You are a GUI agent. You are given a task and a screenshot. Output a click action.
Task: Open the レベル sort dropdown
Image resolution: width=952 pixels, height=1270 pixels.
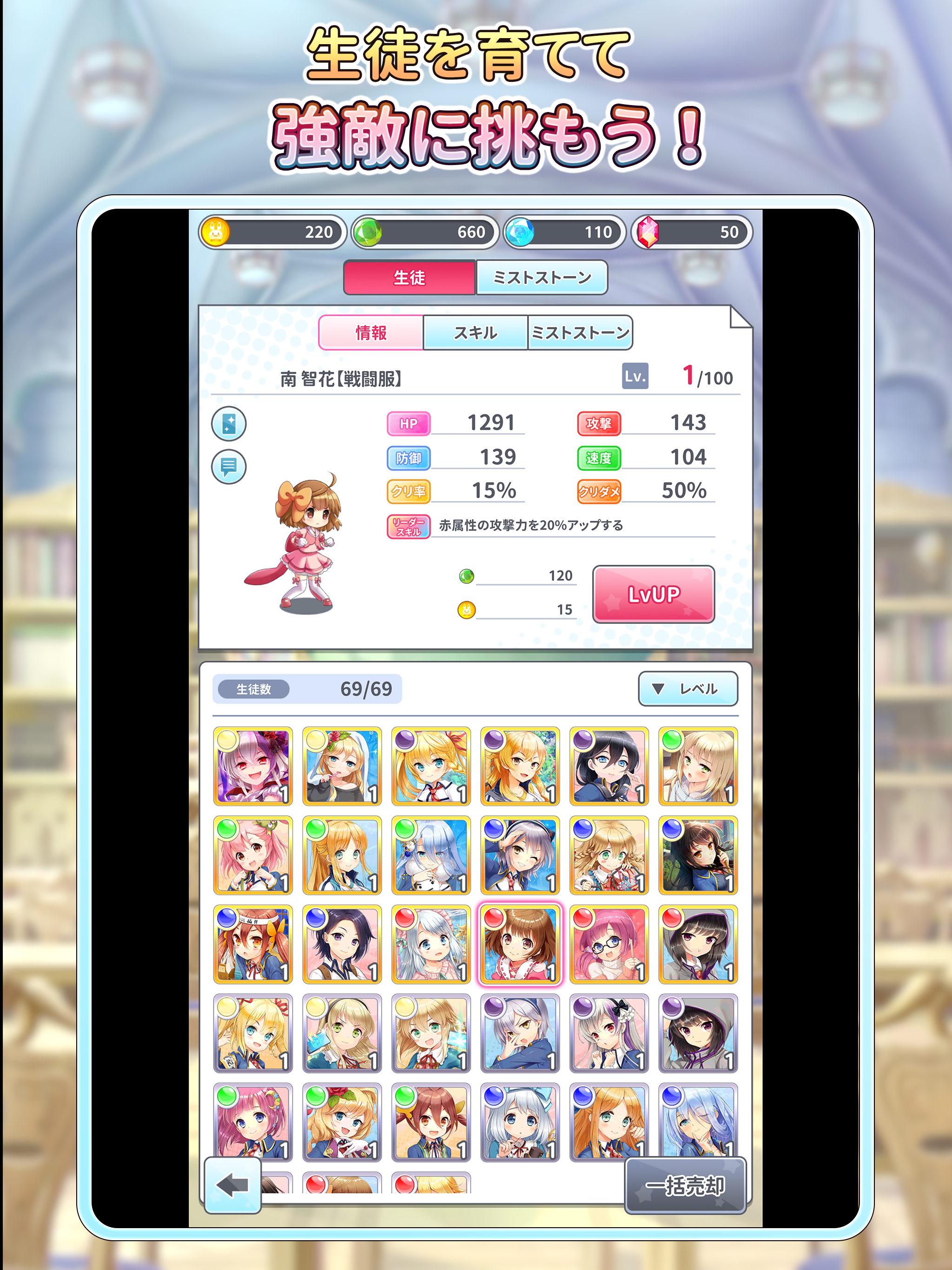point(688,689)
